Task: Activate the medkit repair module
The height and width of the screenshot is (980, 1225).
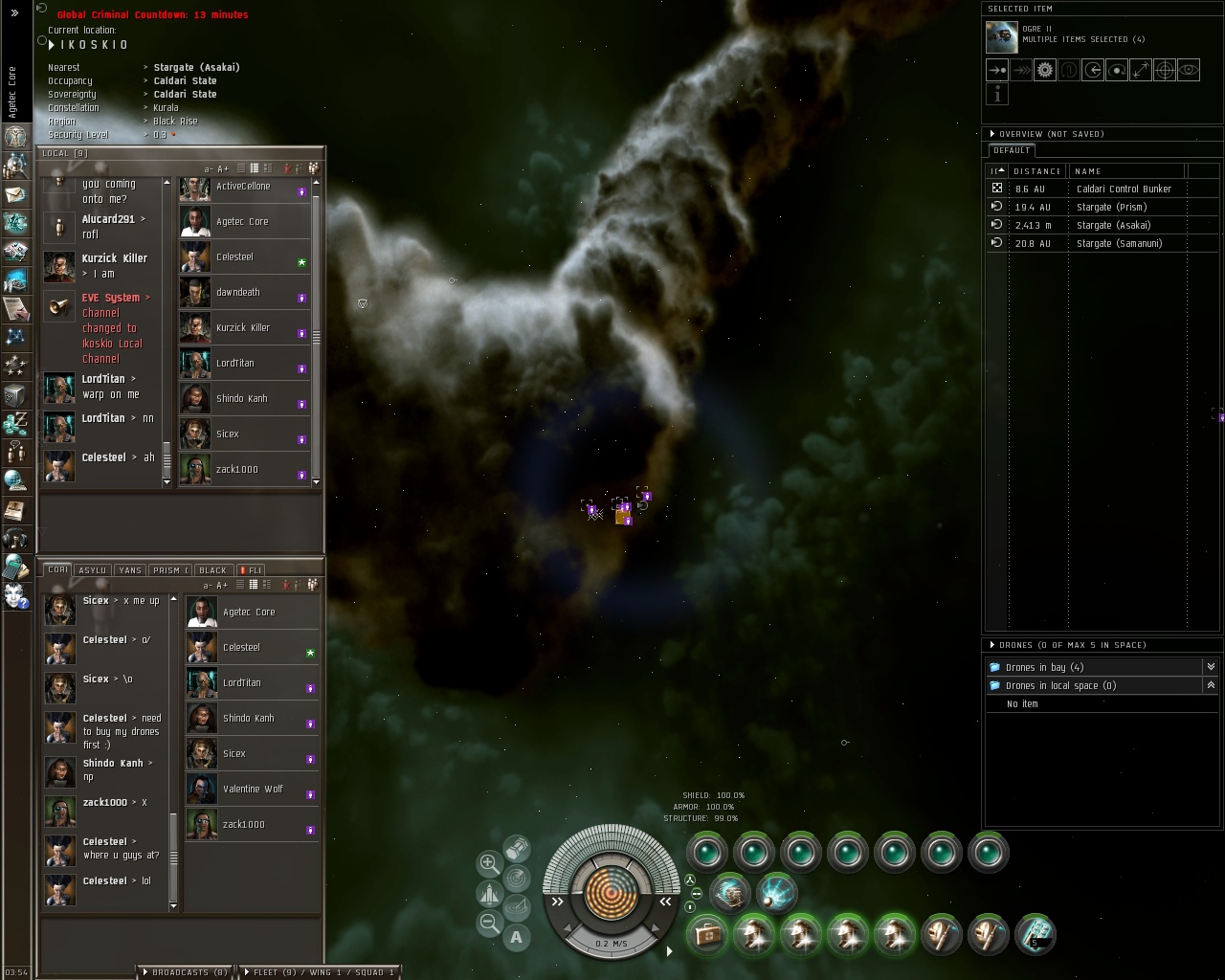Action: 708,934
